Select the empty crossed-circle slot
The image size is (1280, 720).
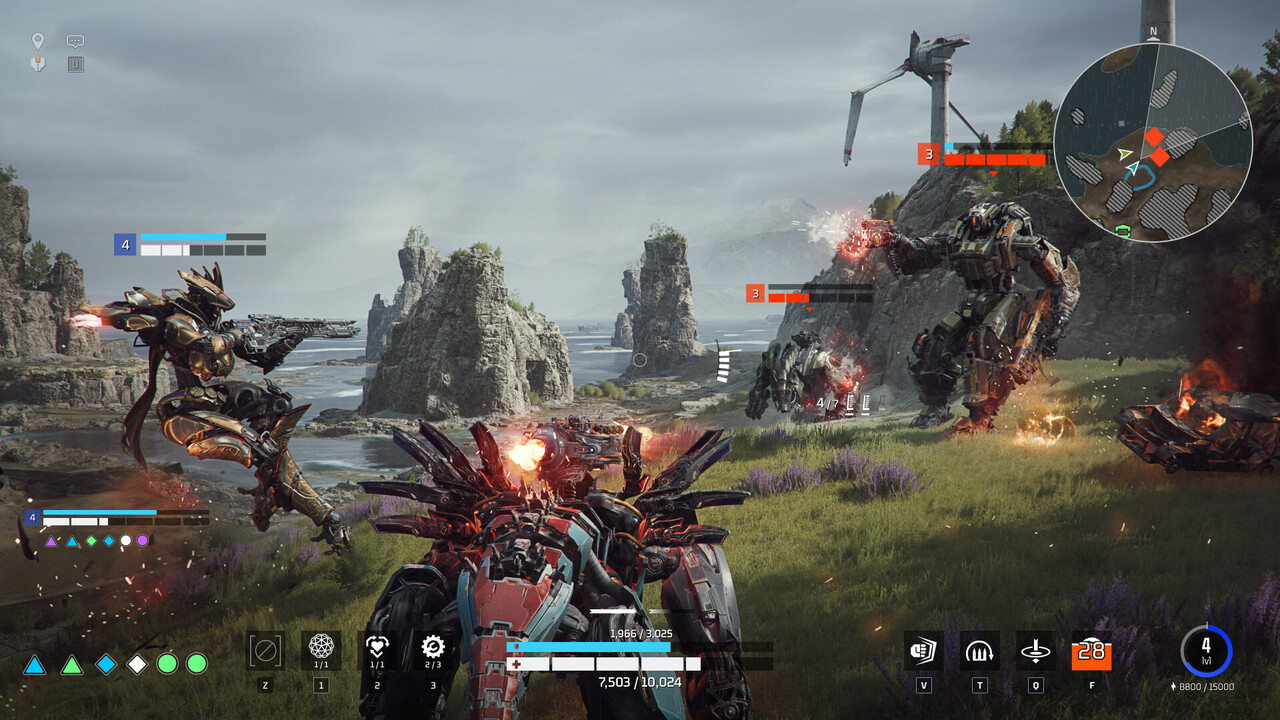[265, 651]
